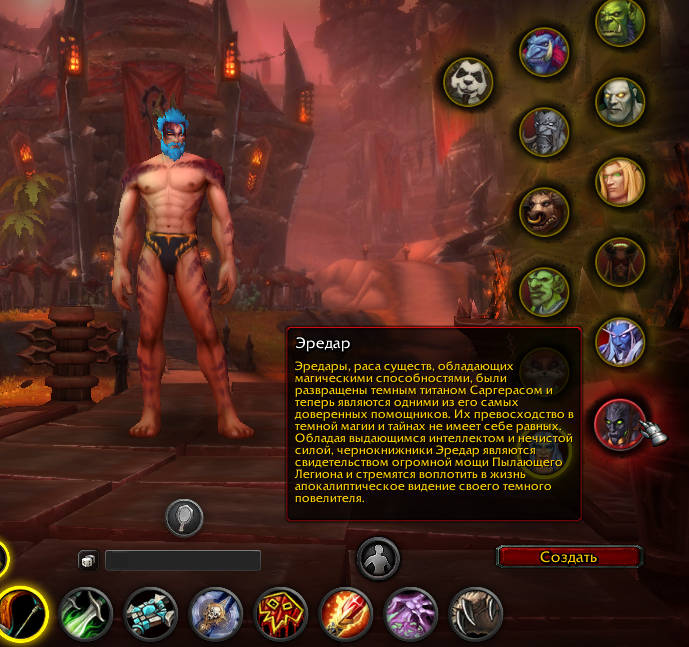The width and height of the screenshot is (689, 647).
Task: Select the green Goblin race portrait
Action: click(x=544, y=290)
